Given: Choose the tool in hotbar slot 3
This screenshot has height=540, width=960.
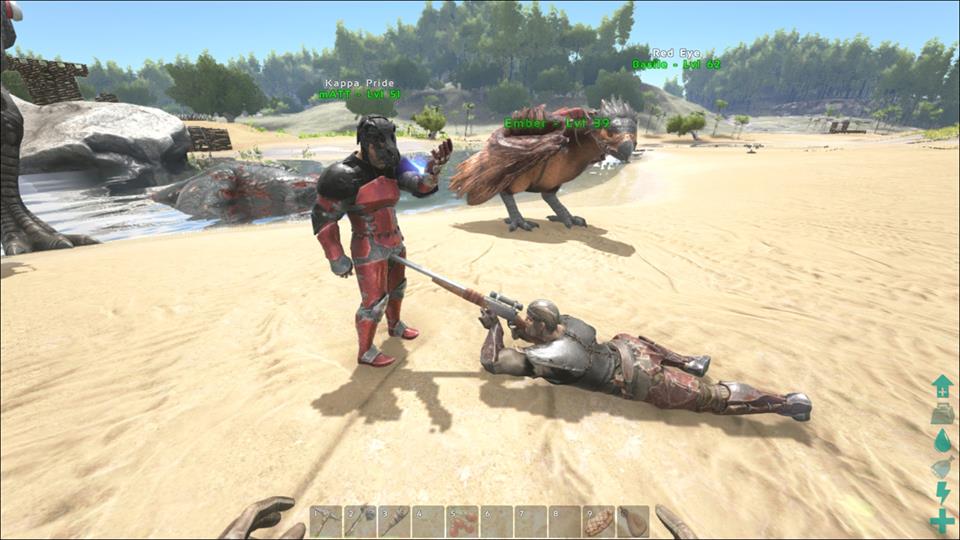Looking at the screenshot, I should (394, 521).
